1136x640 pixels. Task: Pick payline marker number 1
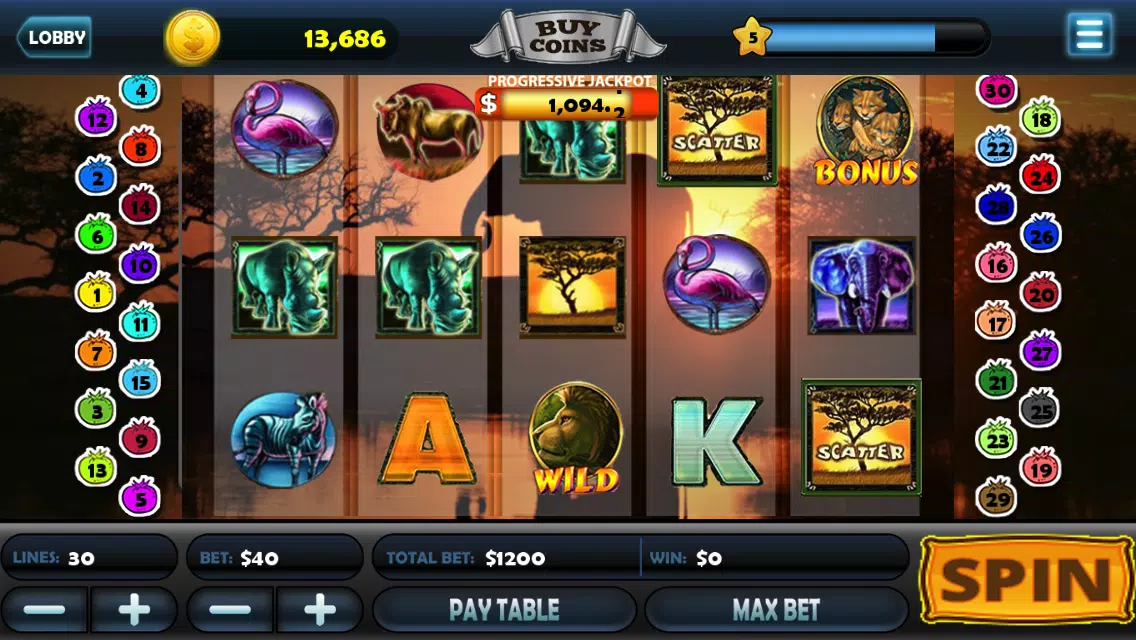(x=97, y=294)
